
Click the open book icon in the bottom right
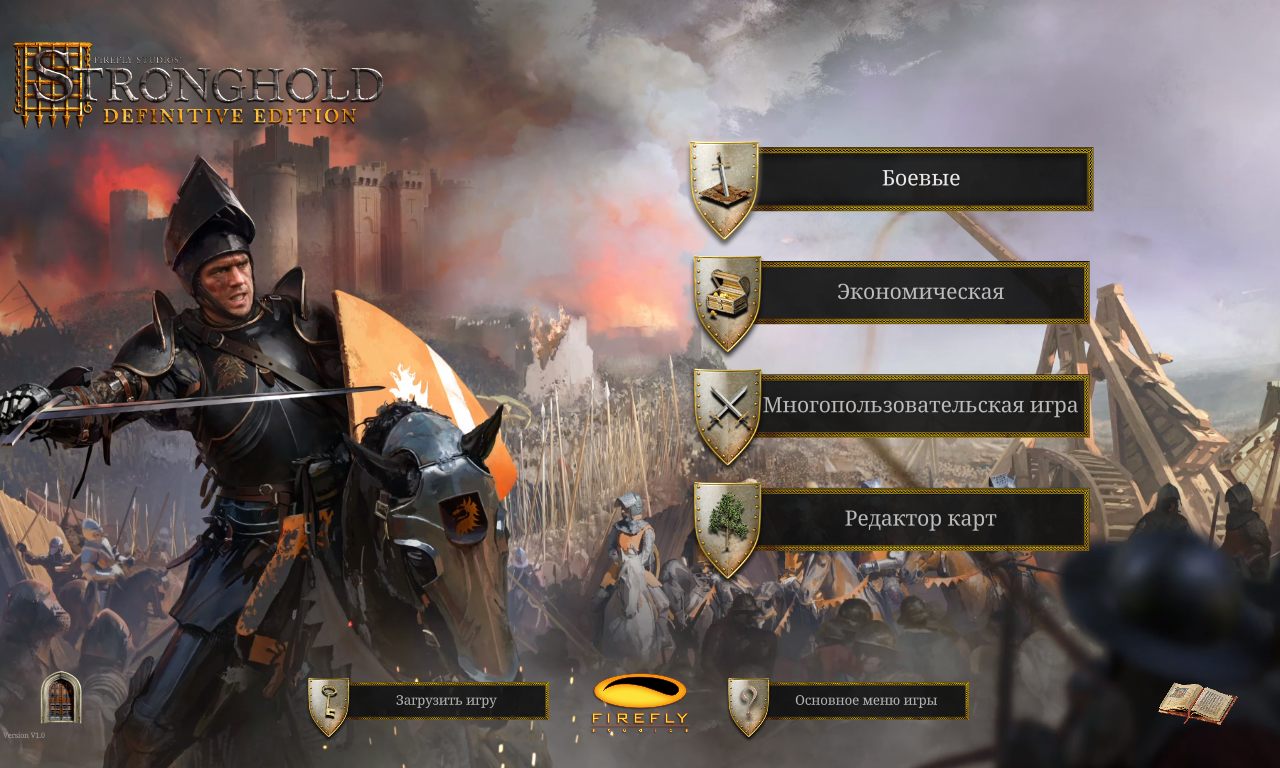point(1196,704)
